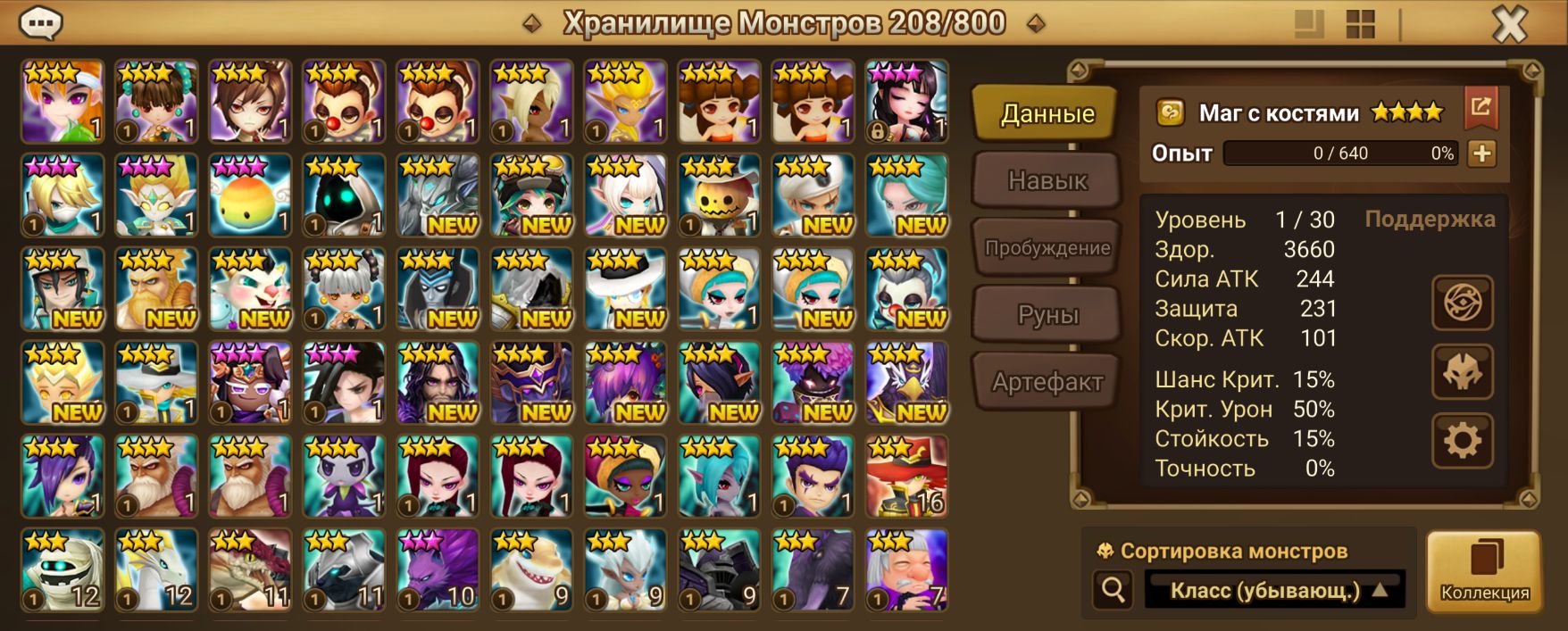Click the magnifying glass search button
The height and width of the screenshot is (631, 1568).
1113,590
